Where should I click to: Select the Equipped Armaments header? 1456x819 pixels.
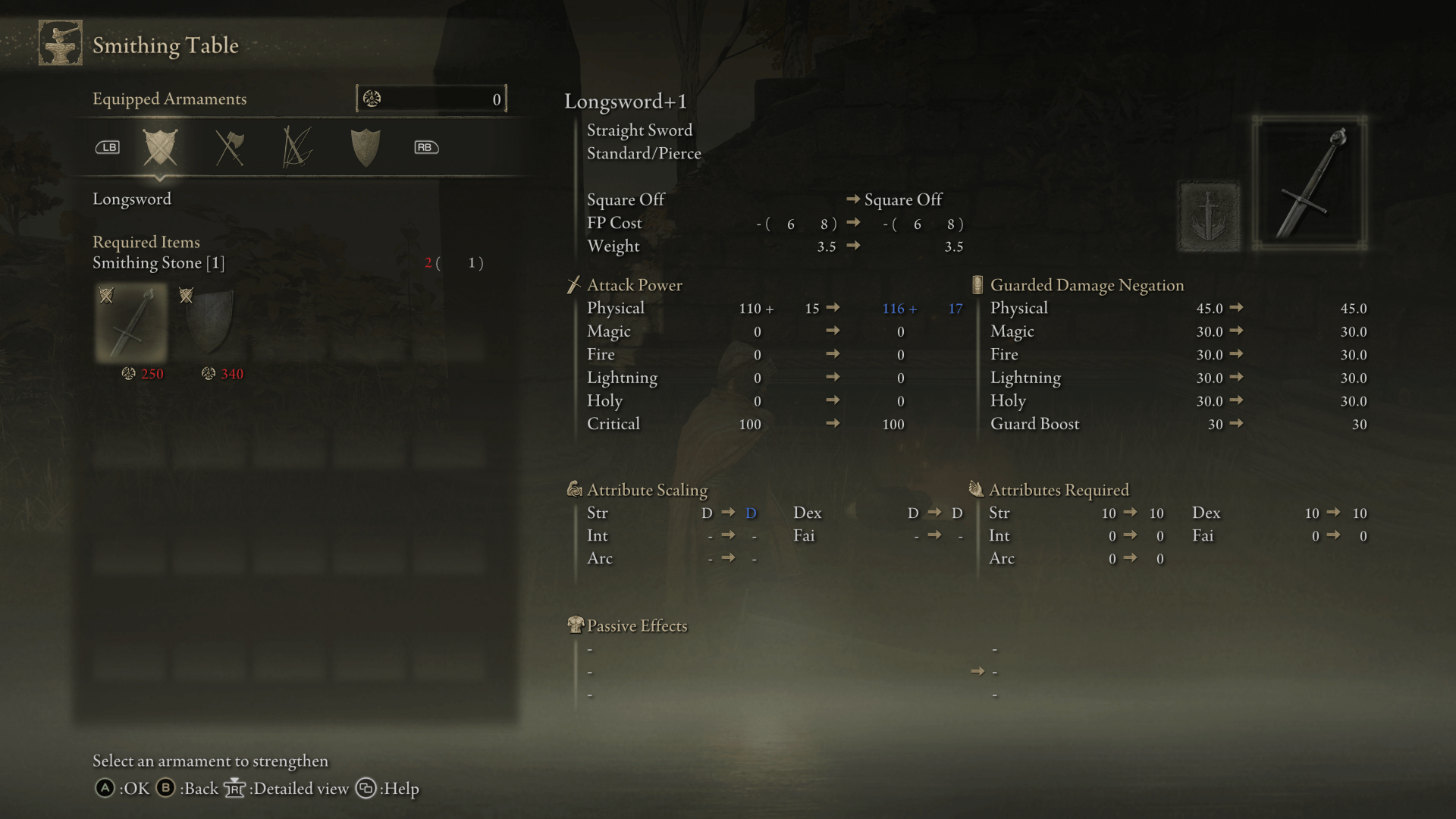point(169,99)
